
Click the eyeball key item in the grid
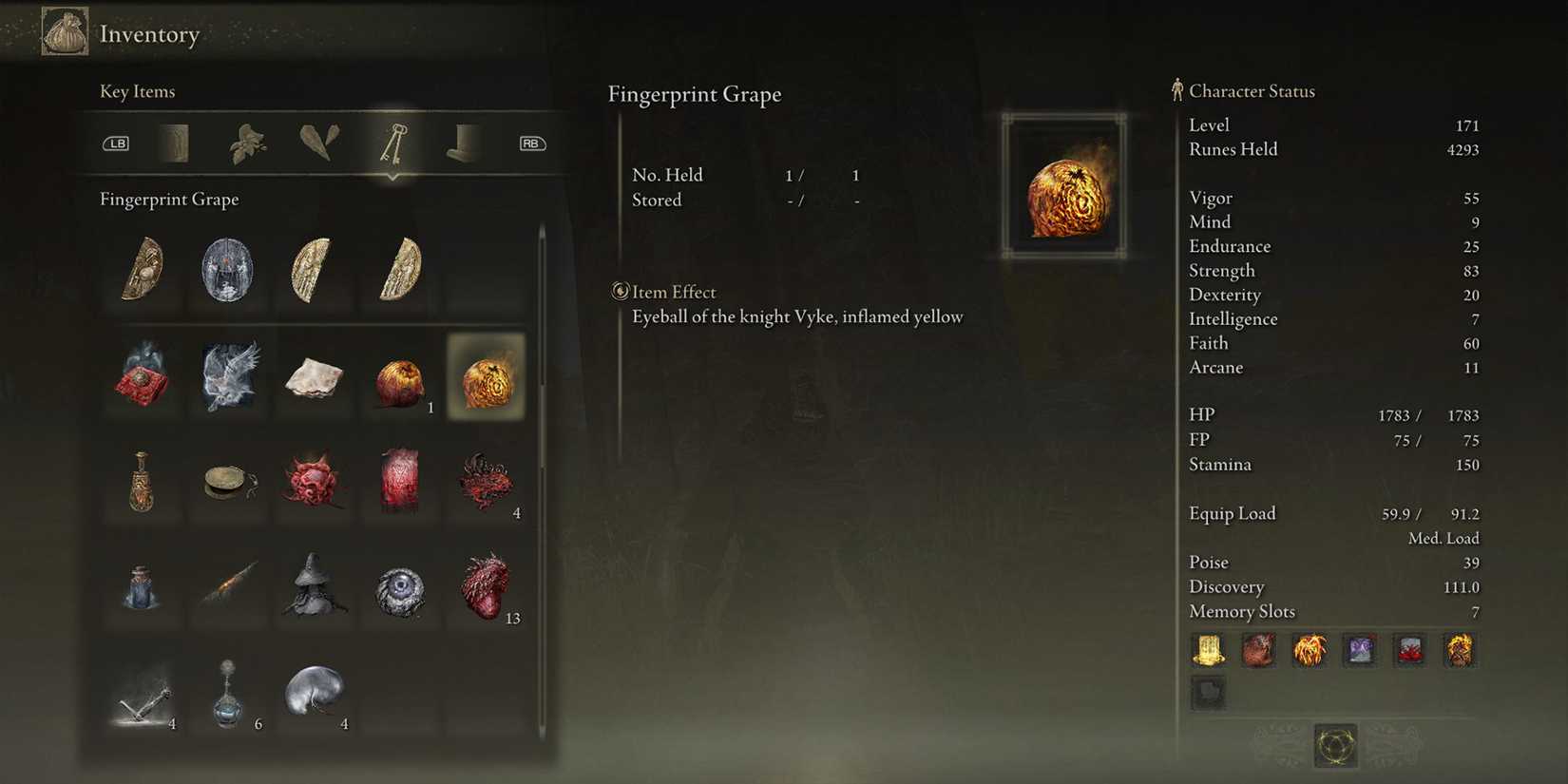pyautogui.click(x=400, y=589)
